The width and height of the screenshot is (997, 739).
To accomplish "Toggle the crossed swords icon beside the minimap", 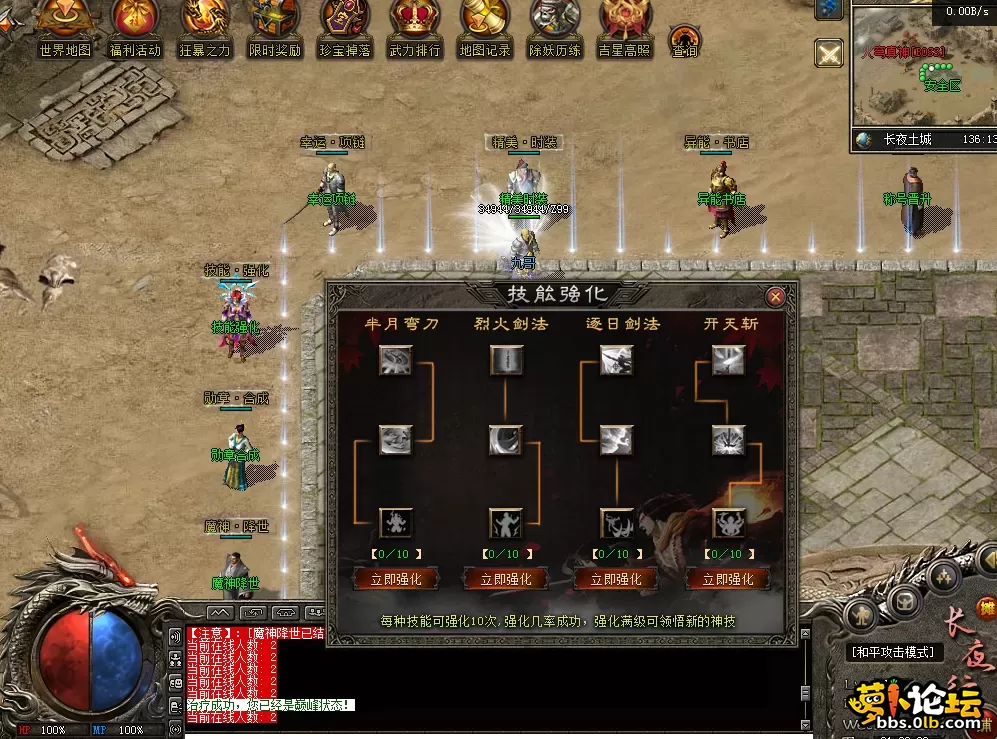I will (829, 53).
